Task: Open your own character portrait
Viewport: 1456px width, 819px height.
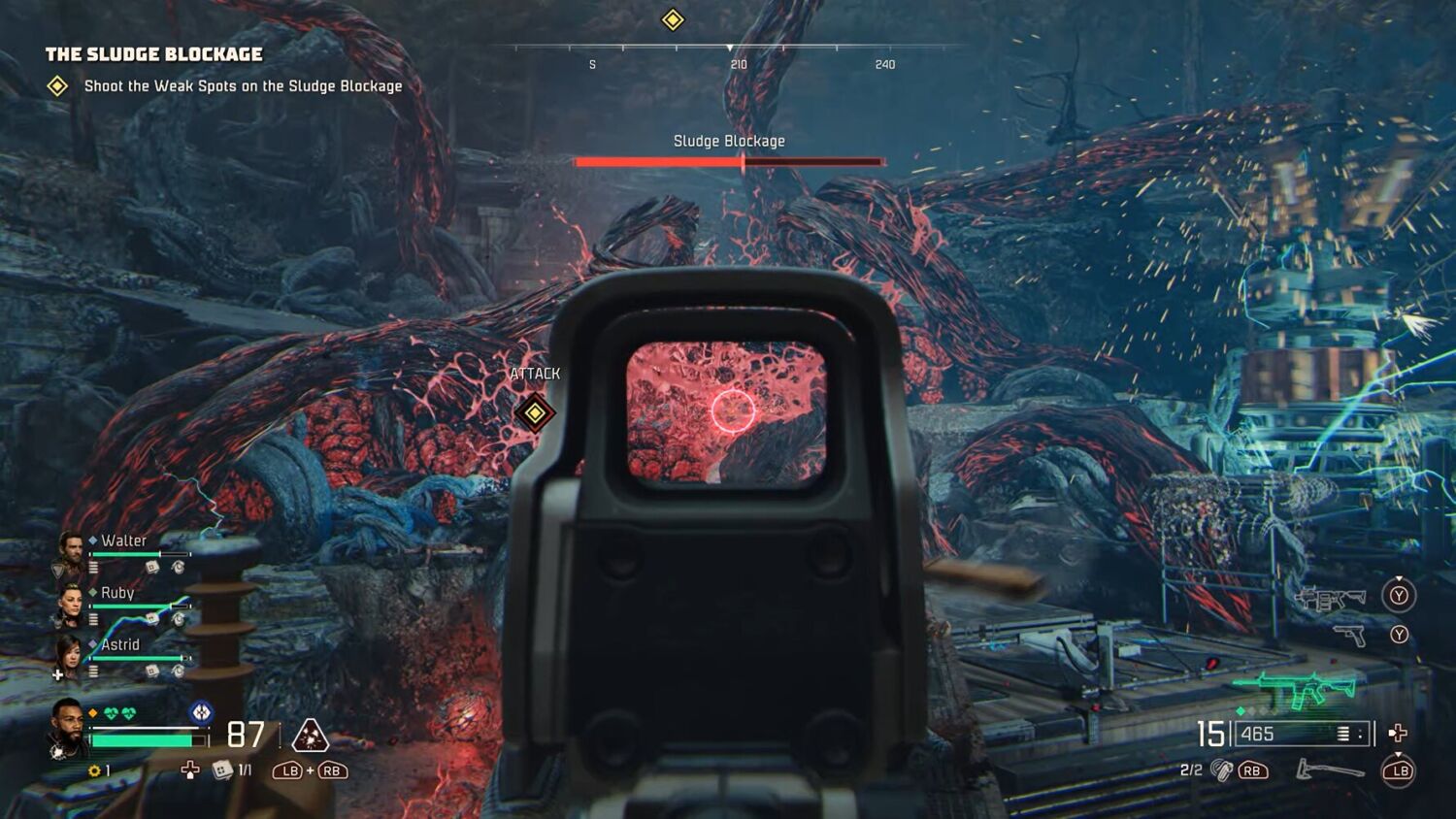Action: tap(68, 728)
